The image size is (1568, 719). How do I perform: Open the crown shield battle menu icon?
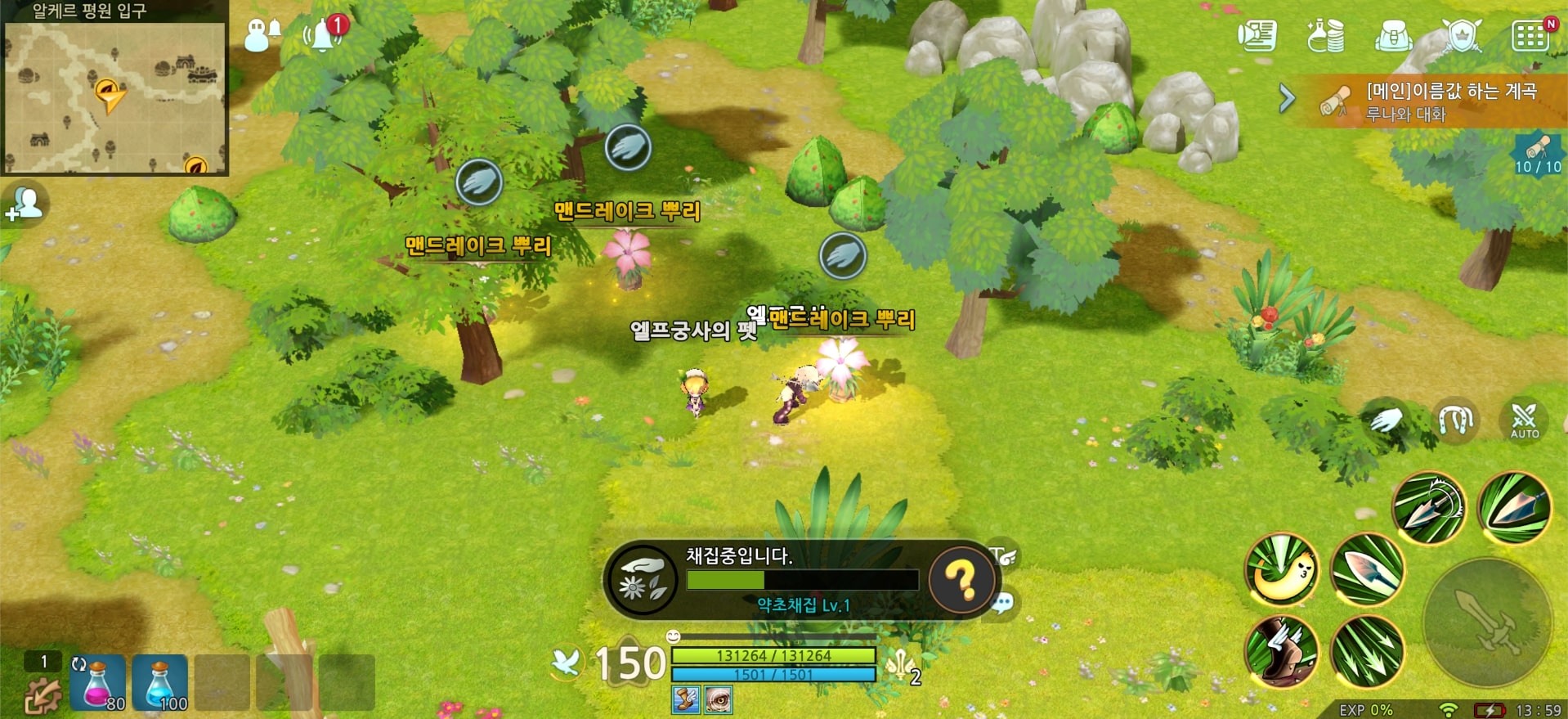(x=1463, y=34)
